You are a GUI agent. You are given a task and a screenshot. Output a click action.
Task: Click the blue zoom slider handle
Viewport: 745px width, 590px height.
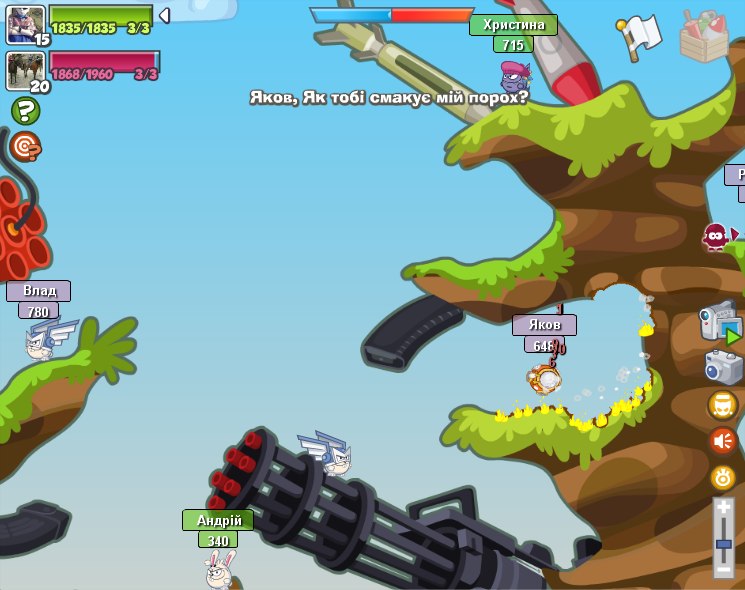[724, 544]
